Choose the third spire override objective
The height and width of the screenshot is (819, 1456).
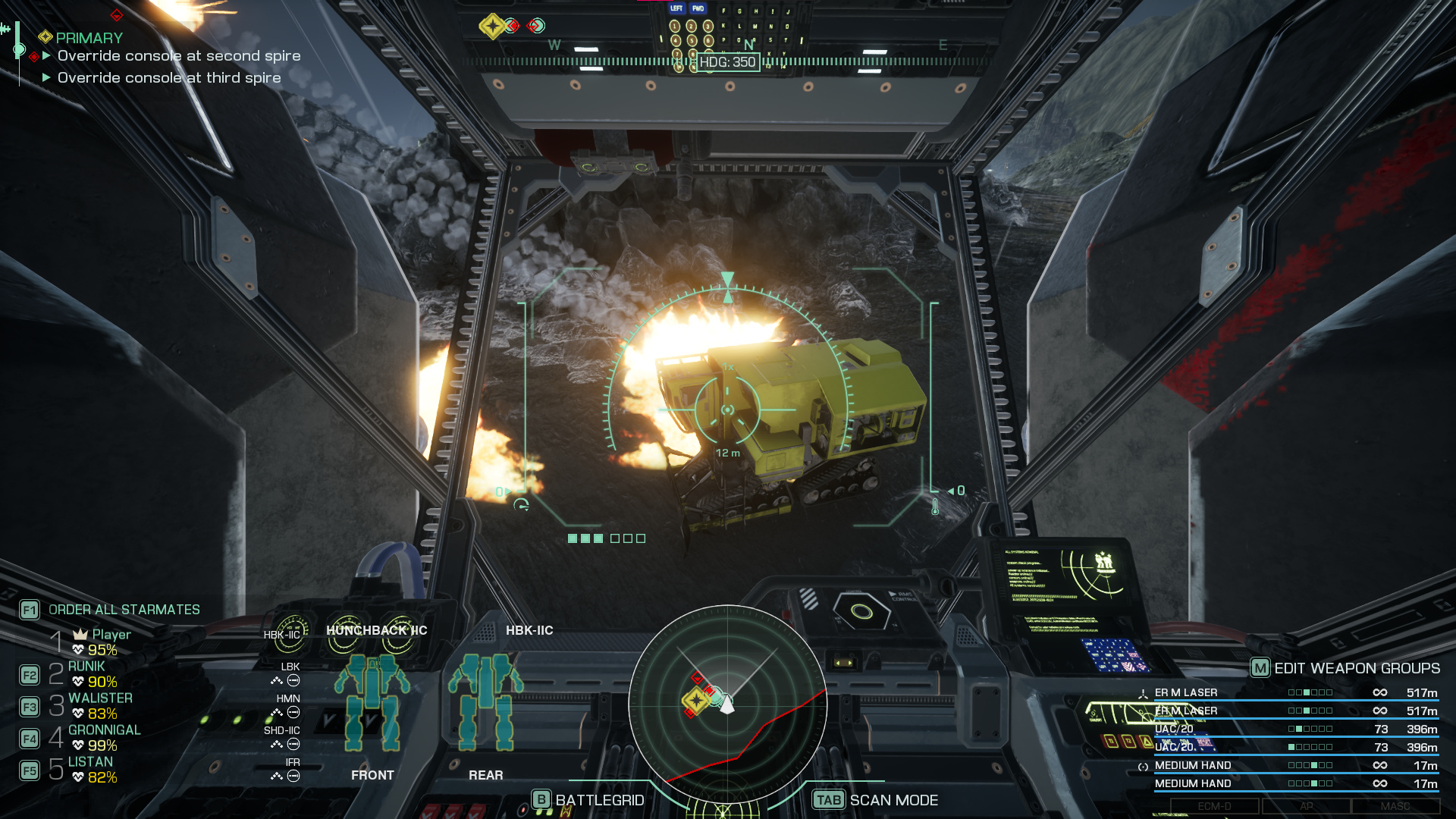[x=169, y=78]
